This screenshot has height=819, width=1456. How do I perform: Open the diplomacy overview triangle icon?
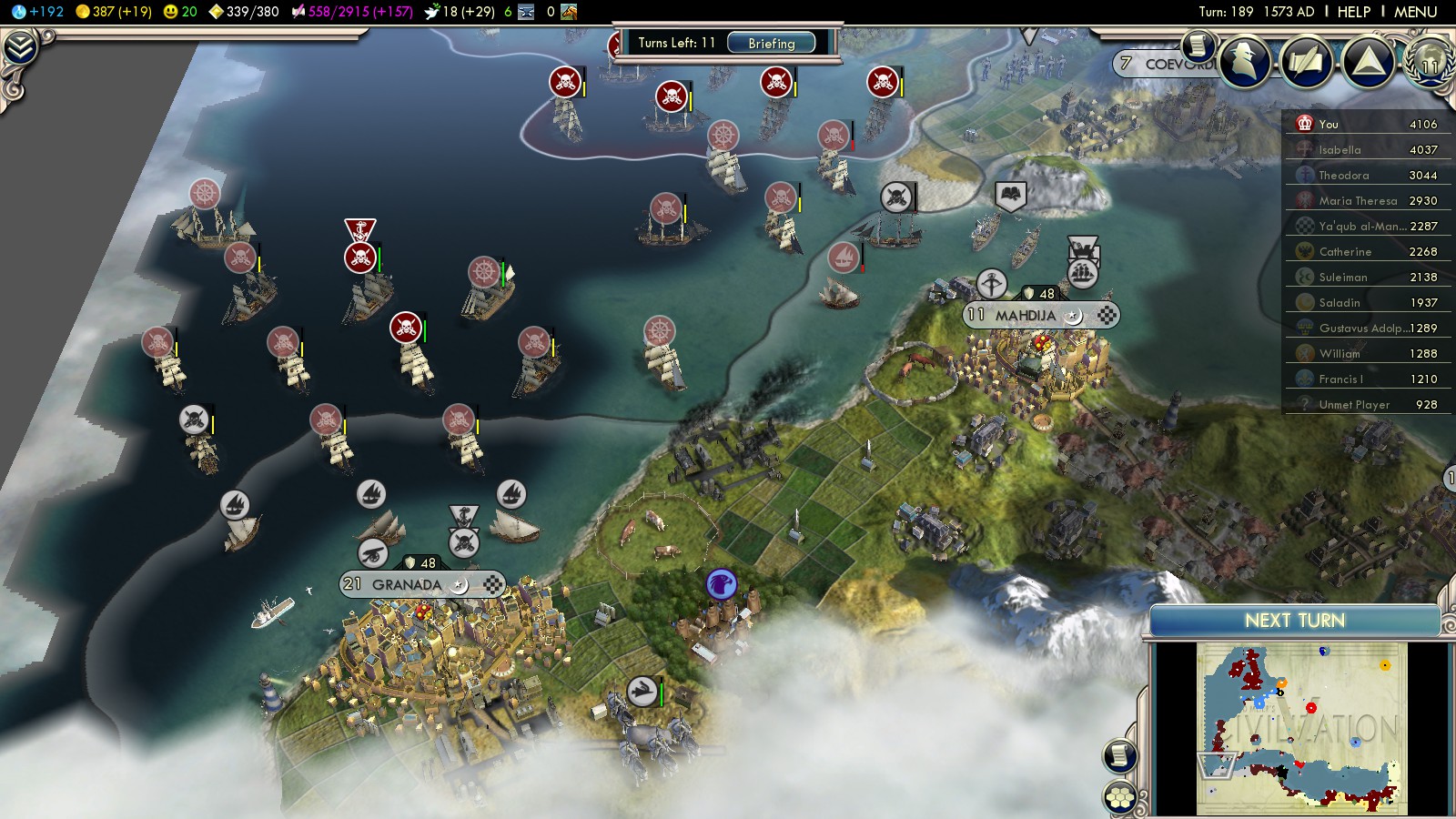(1368, 62)
